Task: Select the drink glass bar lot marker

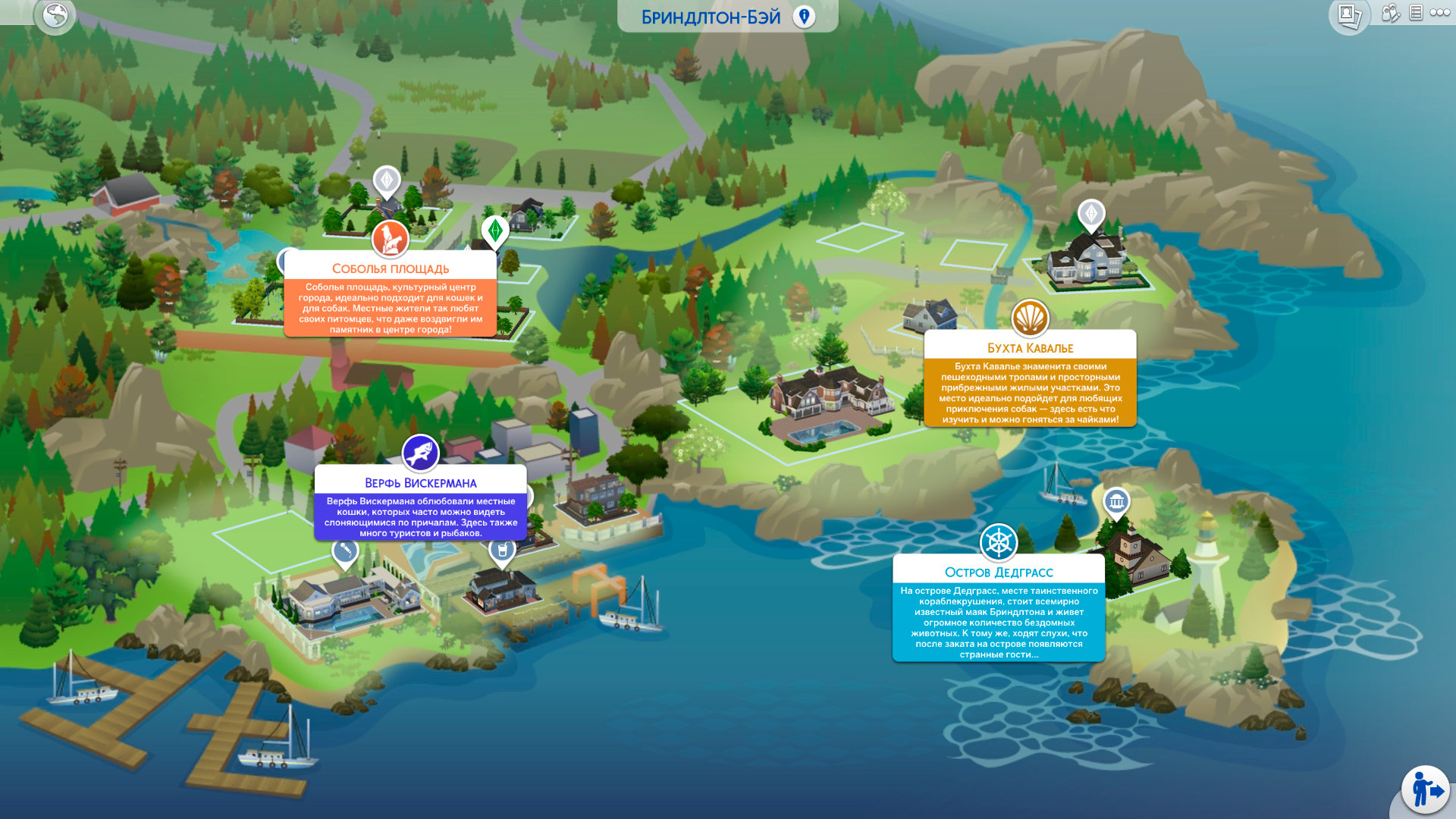Action: click(x=502, y=551)
